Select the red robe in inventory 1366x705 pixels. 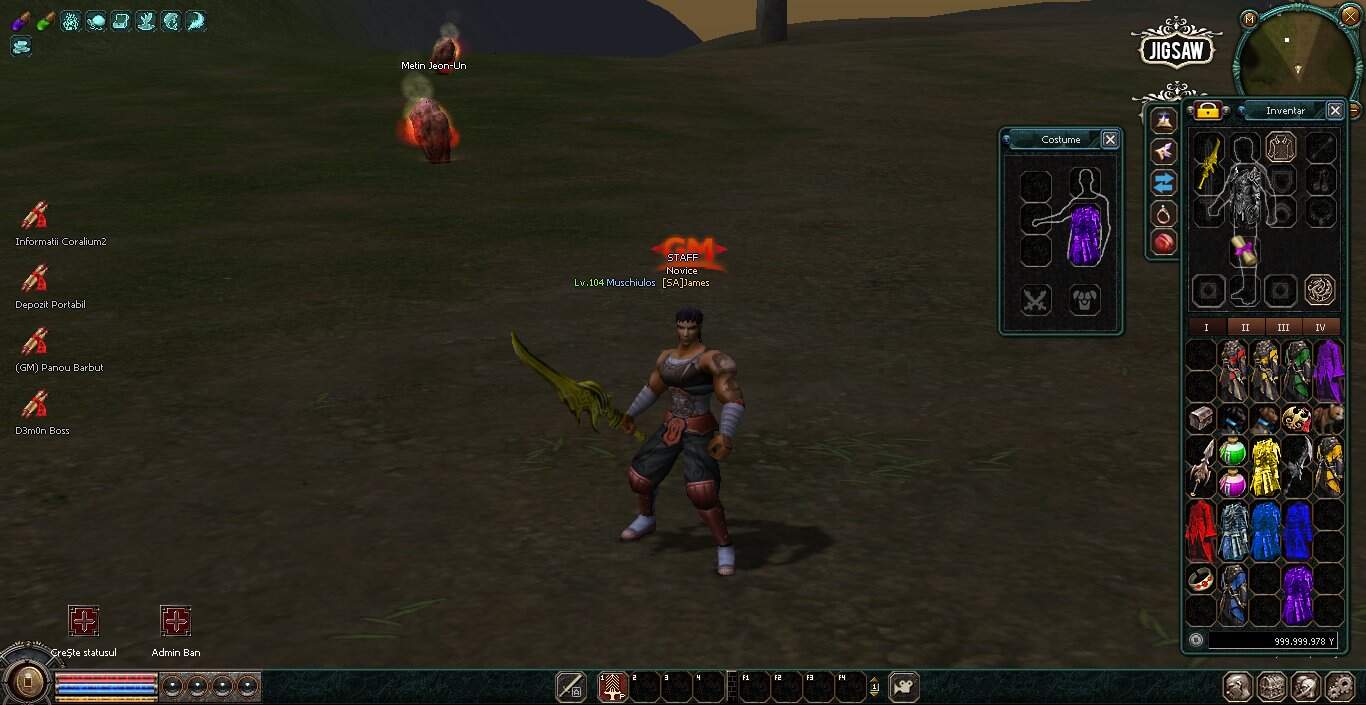pyautogui.click(x=1201, y=530)
